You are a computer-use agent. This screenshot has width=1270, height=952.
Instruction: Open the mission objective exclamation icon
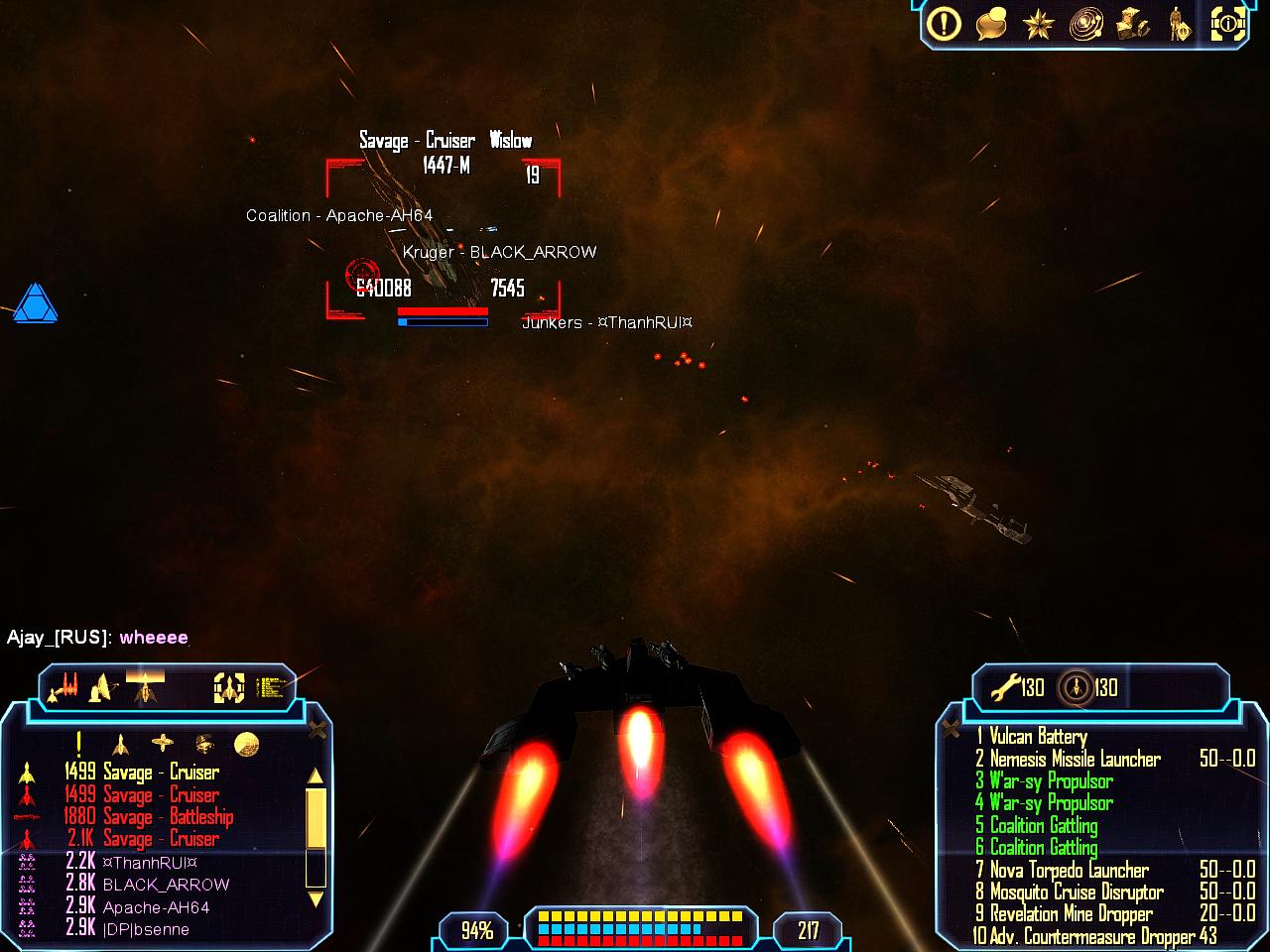[x=944, y=24]
